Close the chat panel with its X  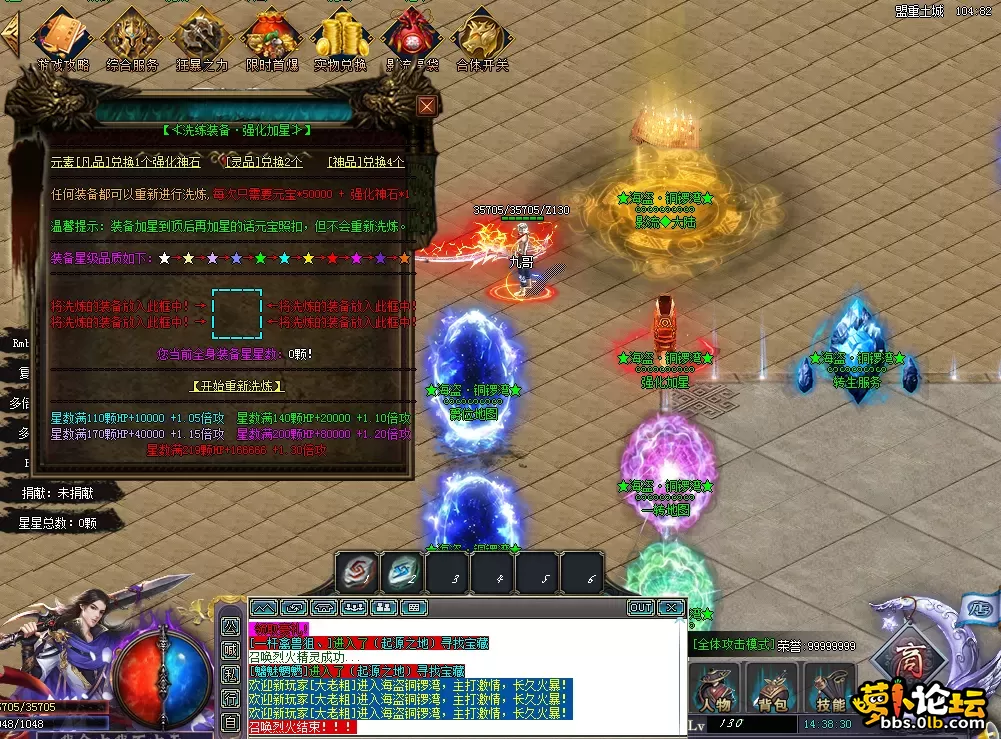point(671,607)
